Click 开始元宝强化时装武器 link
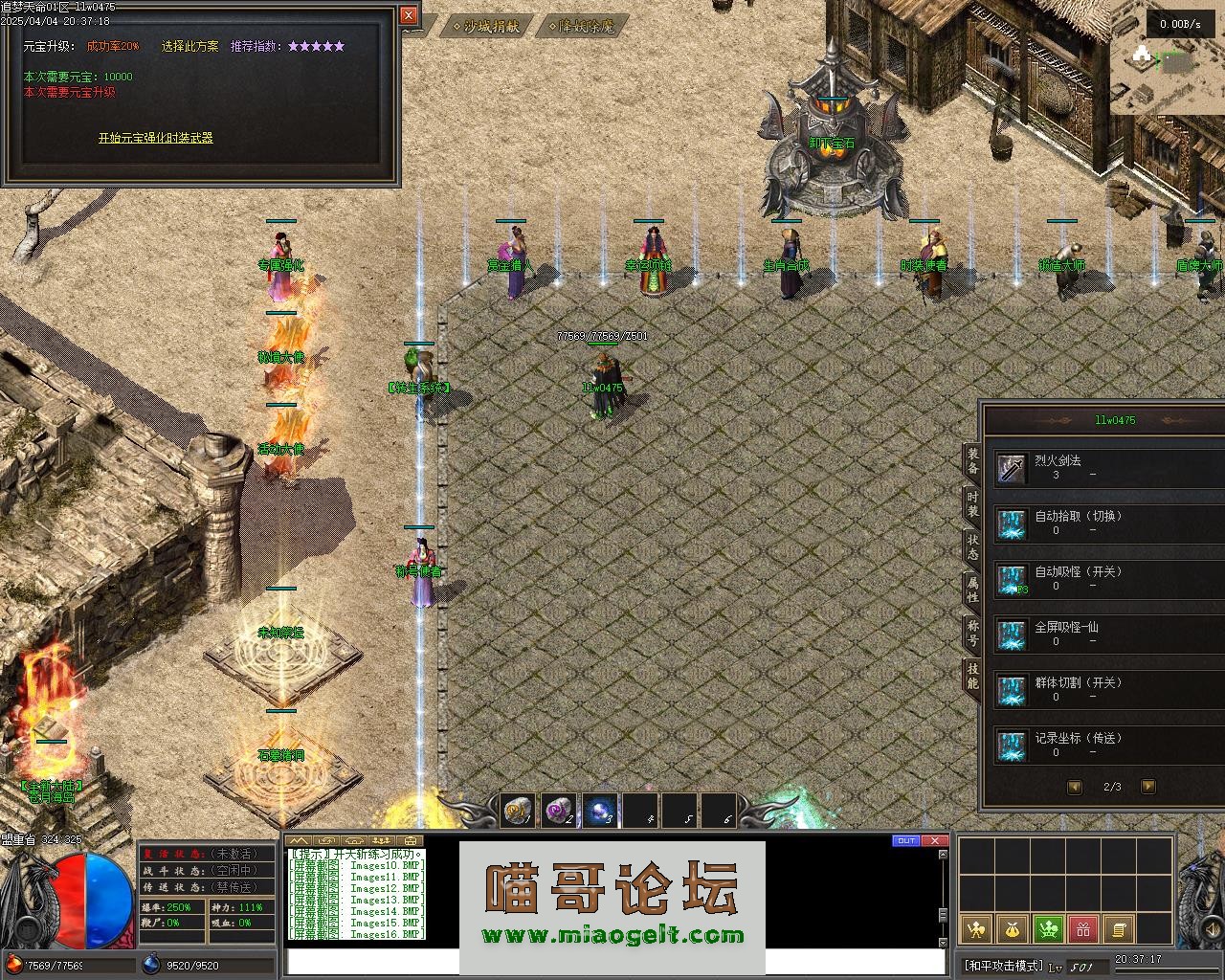The width and height of the screenshot is (1225, 980). [155, 138]
